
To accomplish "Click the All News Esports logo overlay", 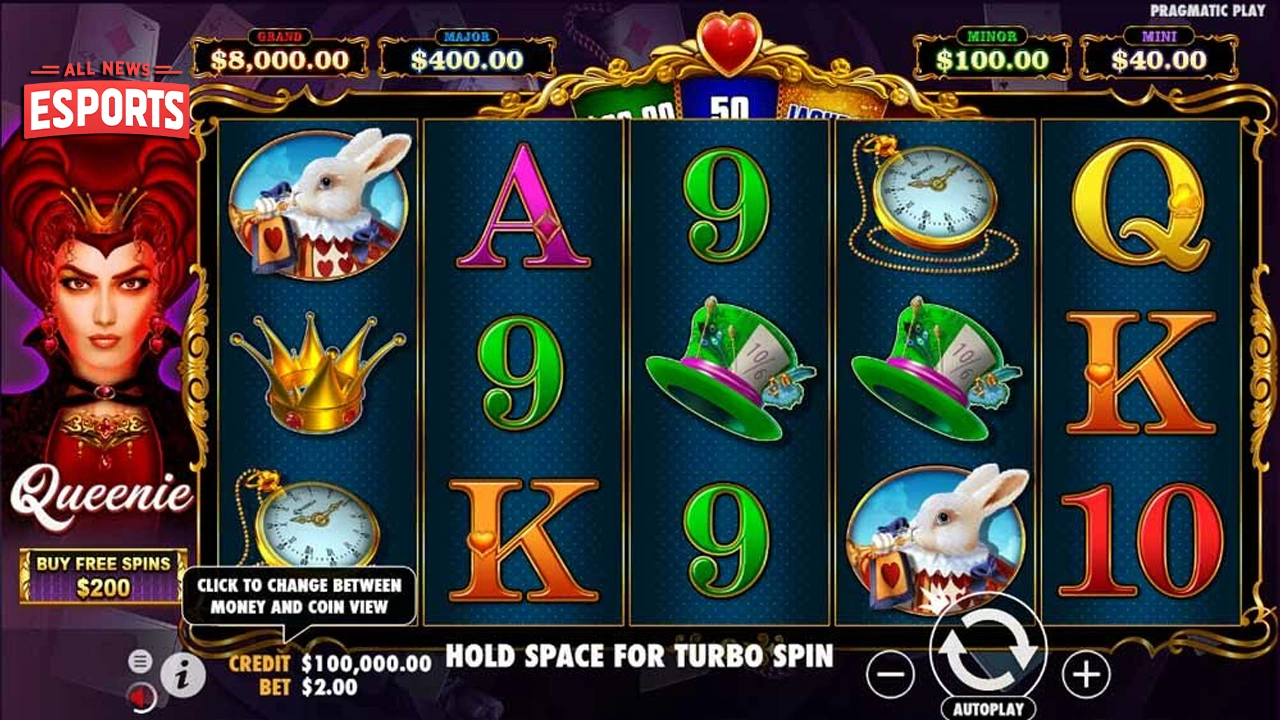I will click(x=107, y=101).
